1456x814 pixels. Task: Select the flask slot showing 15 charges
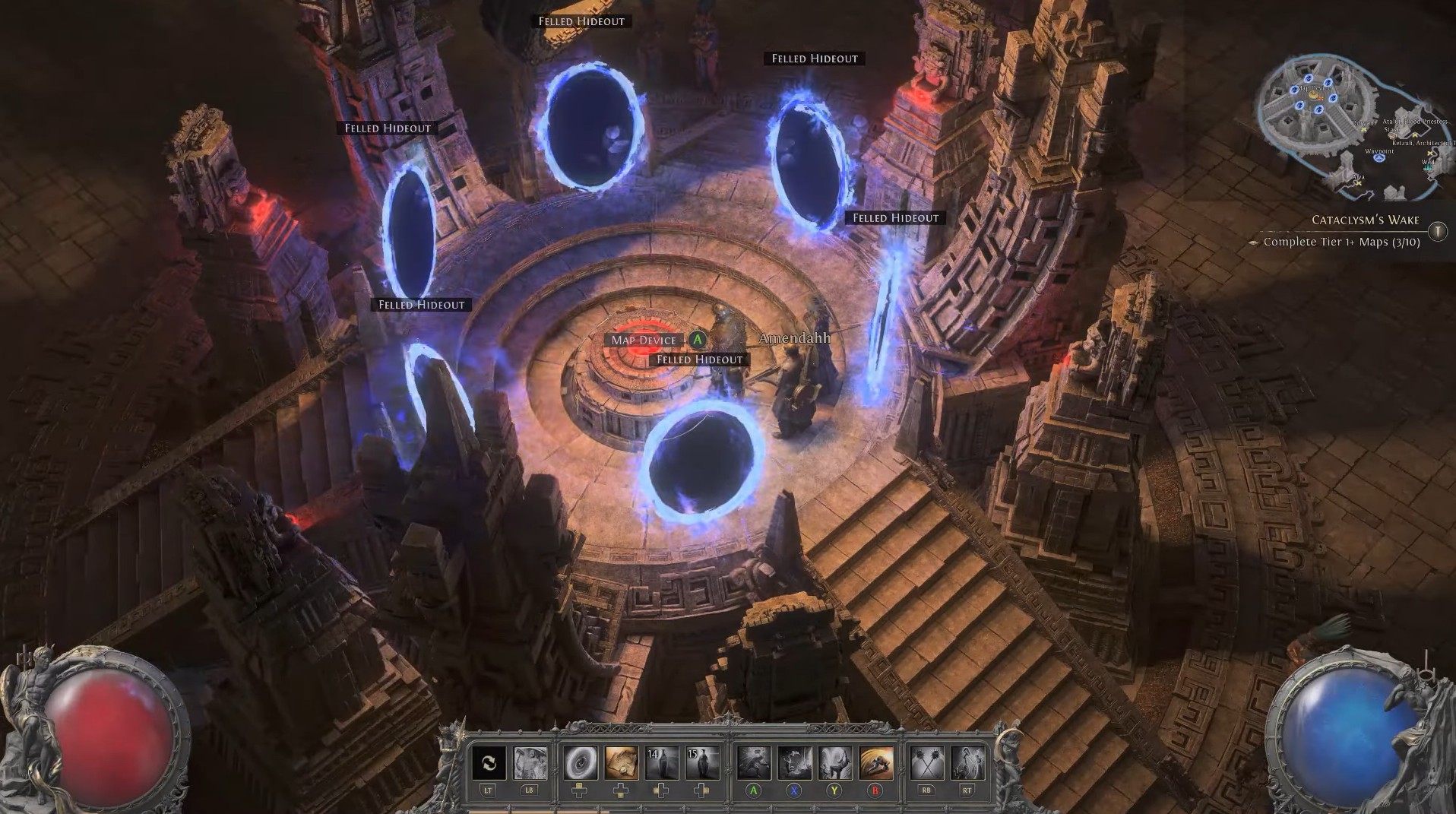tap(702, 763)
